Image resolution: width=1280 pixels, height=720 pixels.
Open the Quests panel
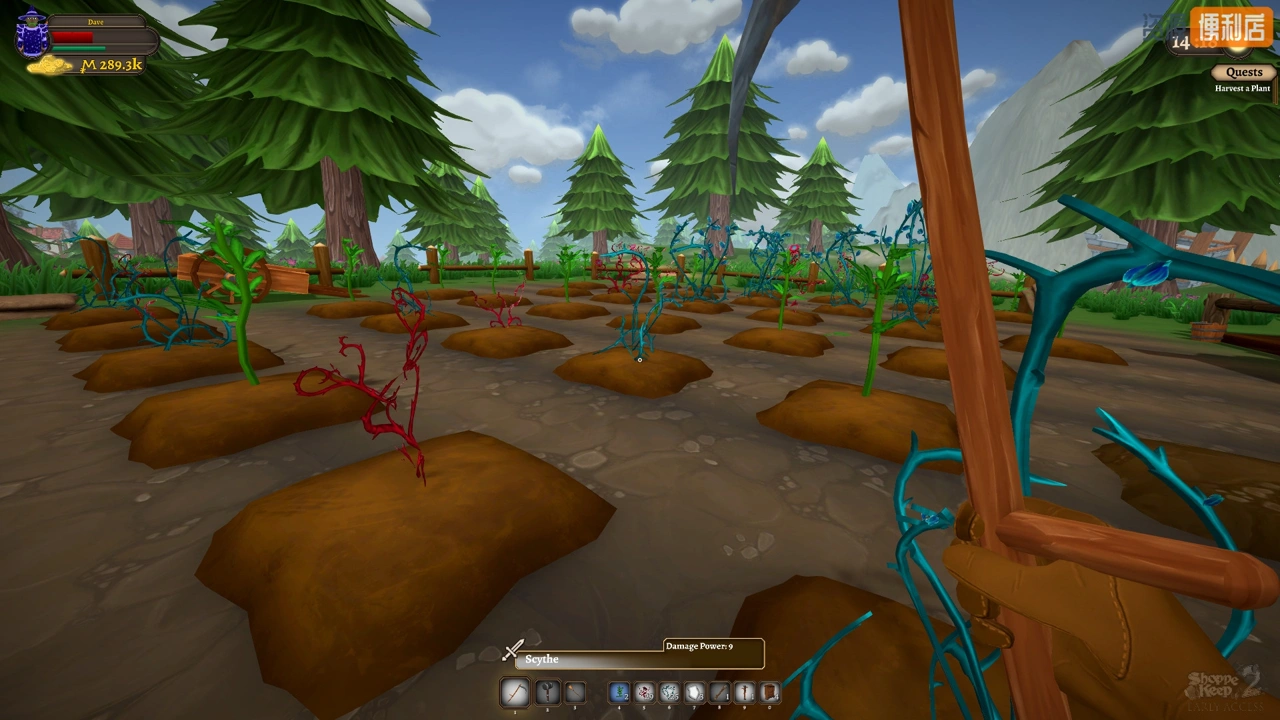(1244, 72)
